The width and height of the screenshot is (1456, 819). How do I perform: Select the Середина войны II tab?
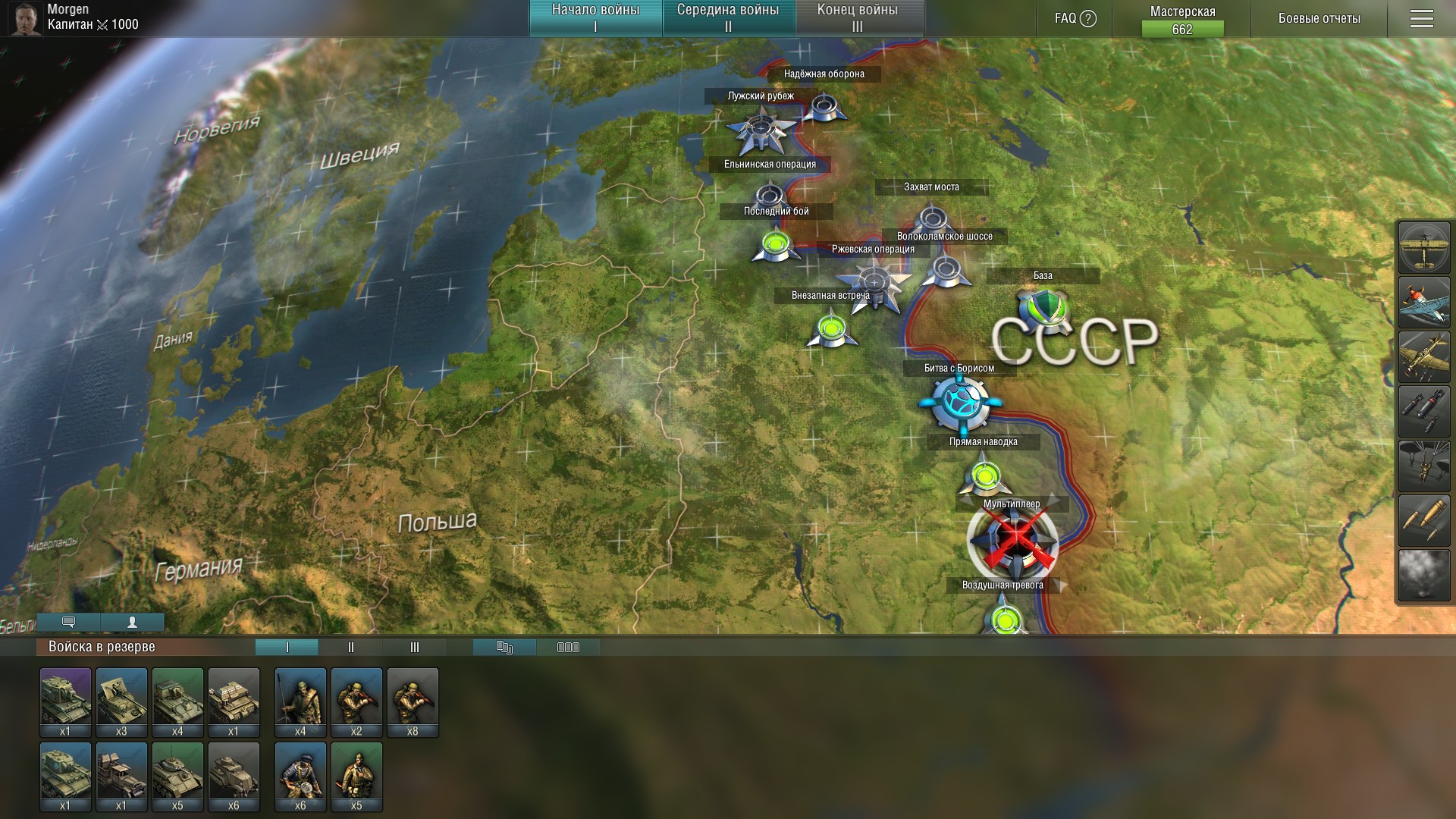point(728,18)
